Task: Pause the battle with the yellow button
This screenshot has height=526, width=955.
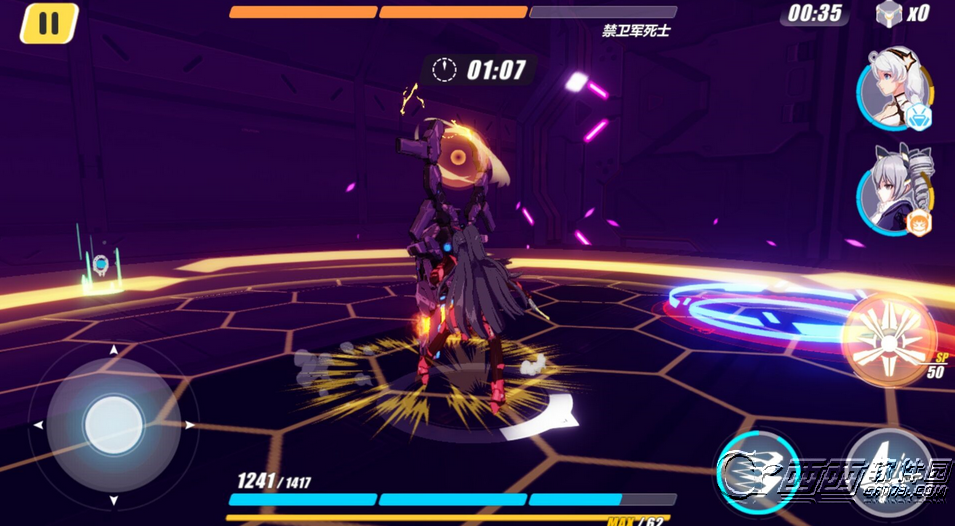Action: [x=49, y=23]
